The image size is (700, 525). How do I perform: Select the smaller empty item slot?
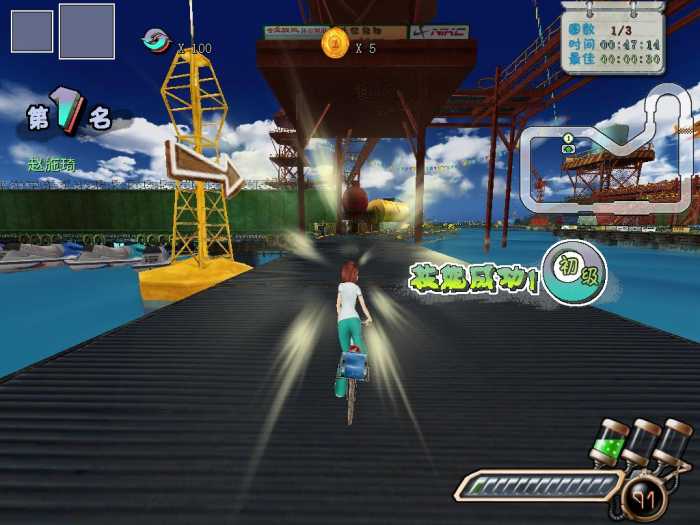tap(31, 31)
